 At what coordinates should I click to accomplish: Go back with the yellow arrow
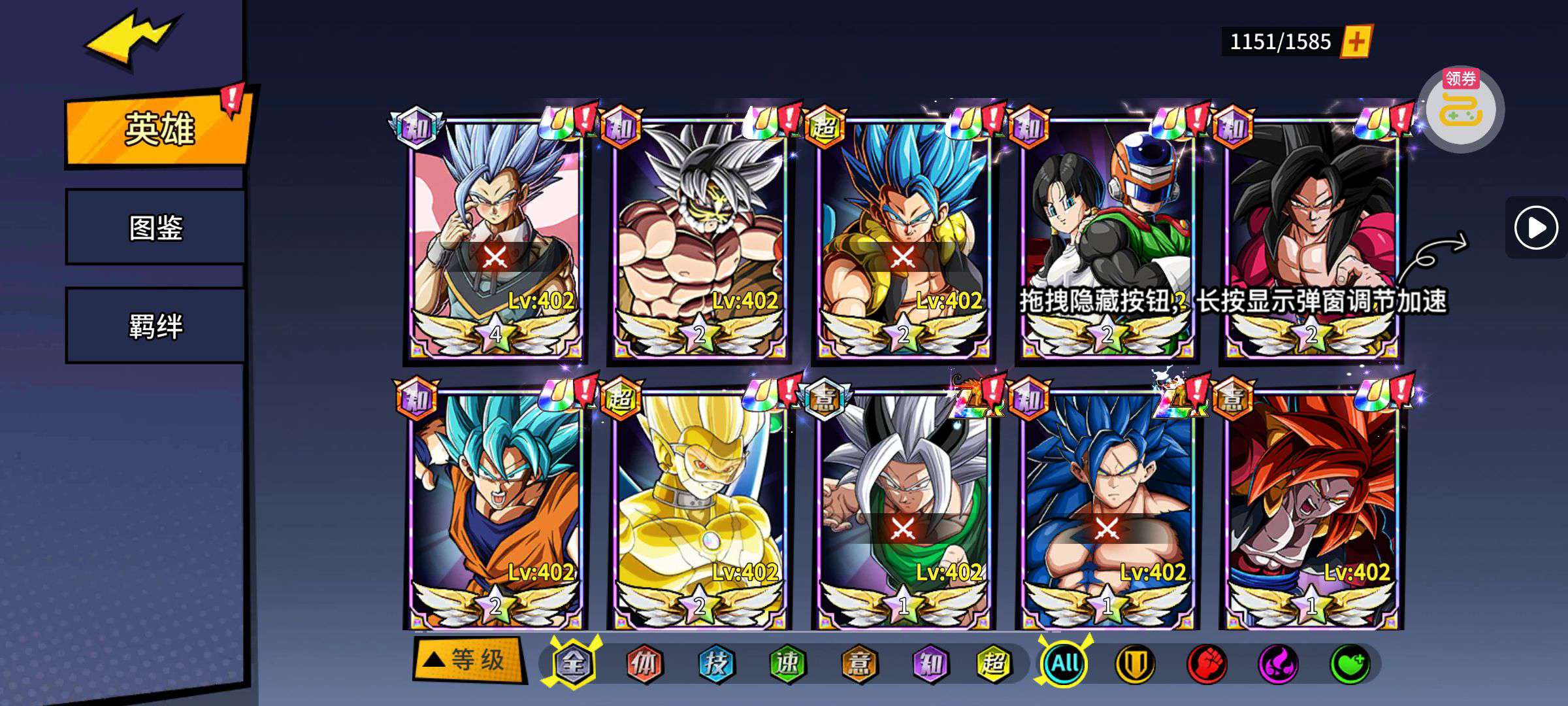coord(131,41)
